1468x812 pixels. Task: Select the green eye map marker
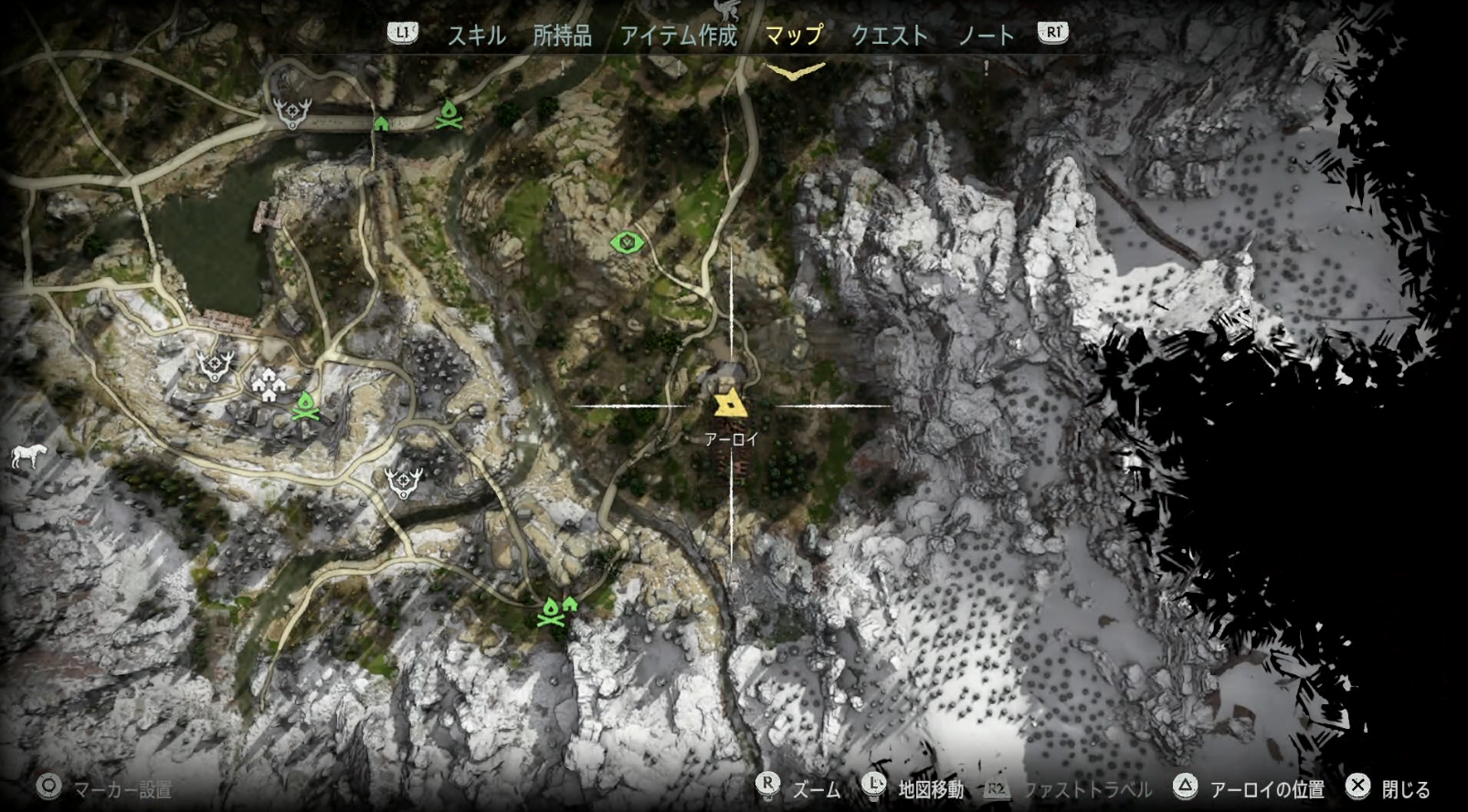pos(627,243)
